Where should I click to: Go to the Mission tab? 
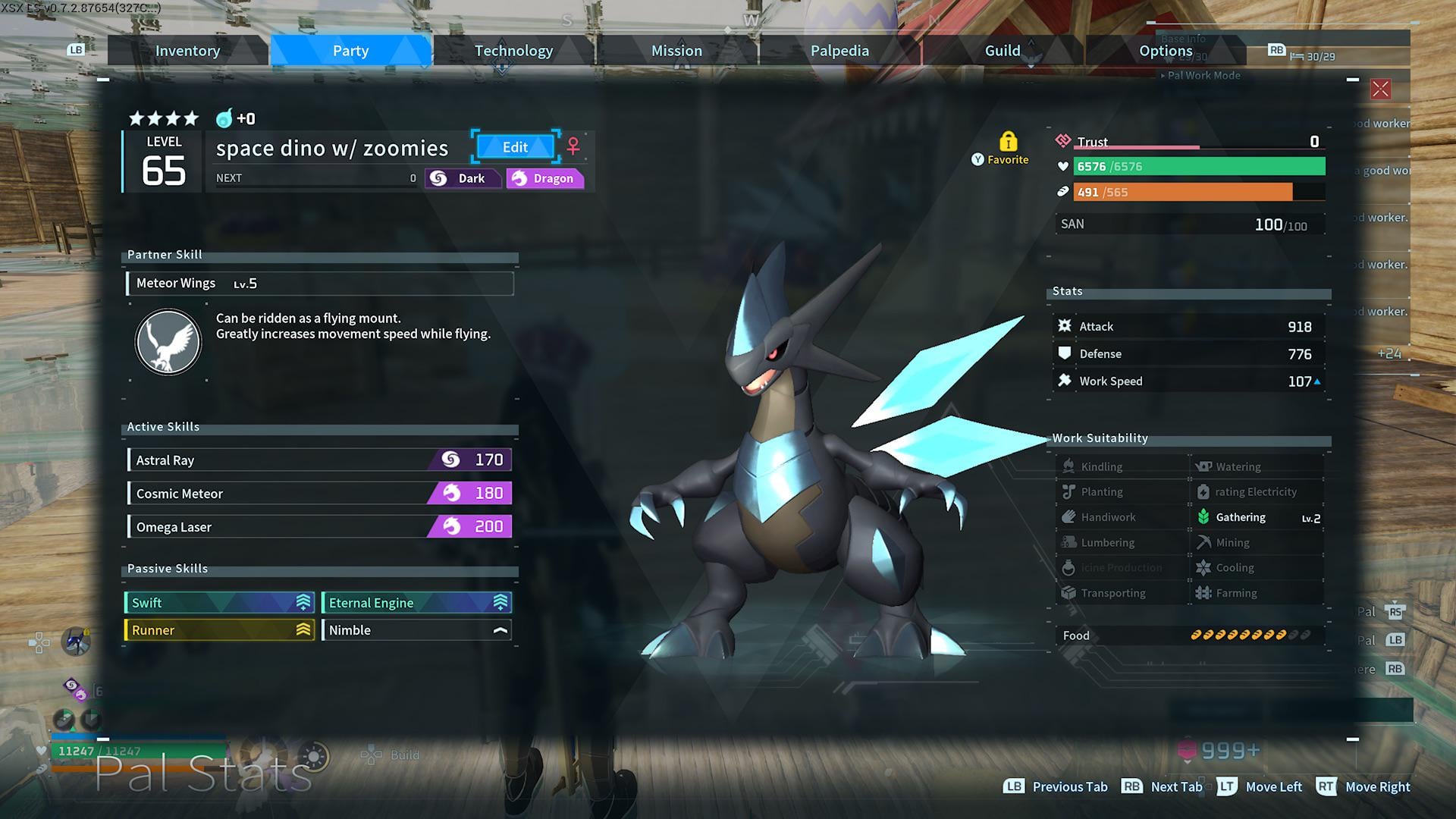pyautogui.click(x=676, y=51)
